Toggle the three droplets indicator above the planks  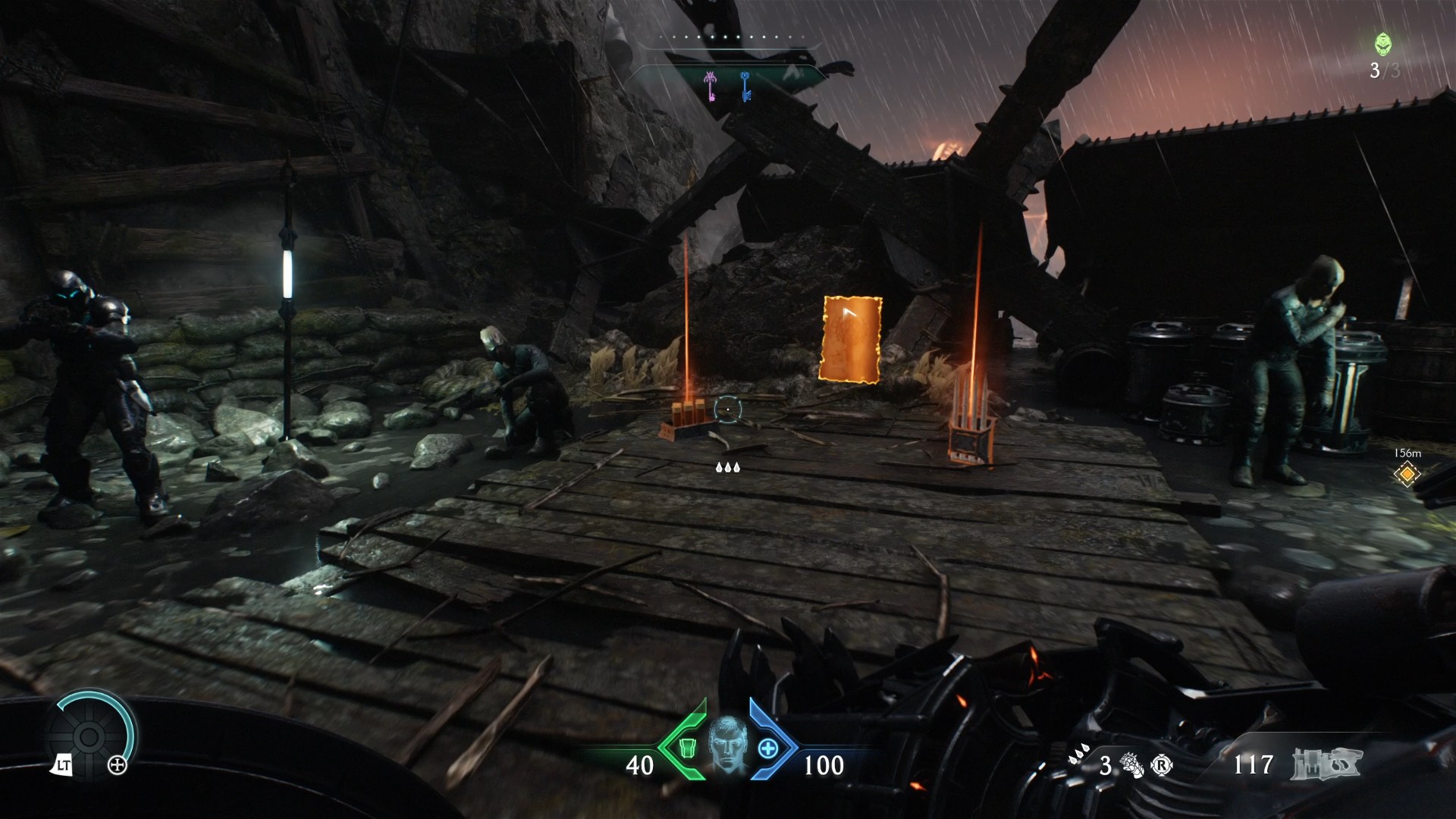coord(729,468)
